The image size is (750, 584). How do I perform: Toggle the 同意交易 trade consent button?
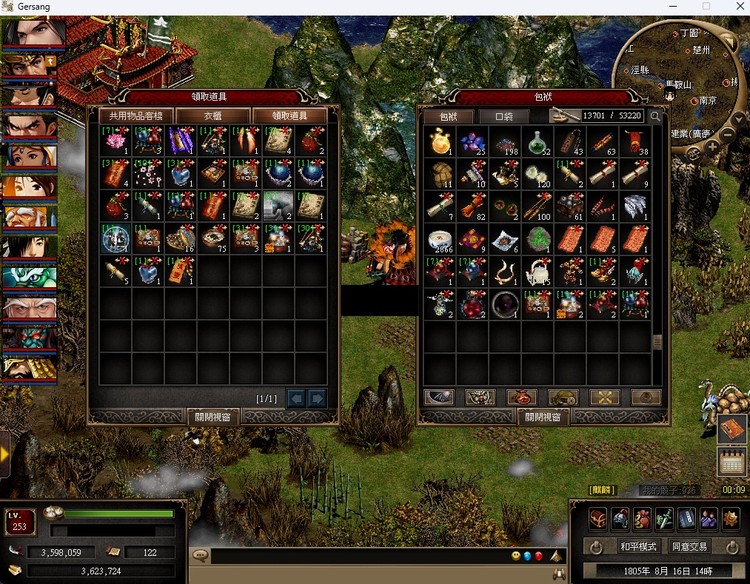point(689,547)
